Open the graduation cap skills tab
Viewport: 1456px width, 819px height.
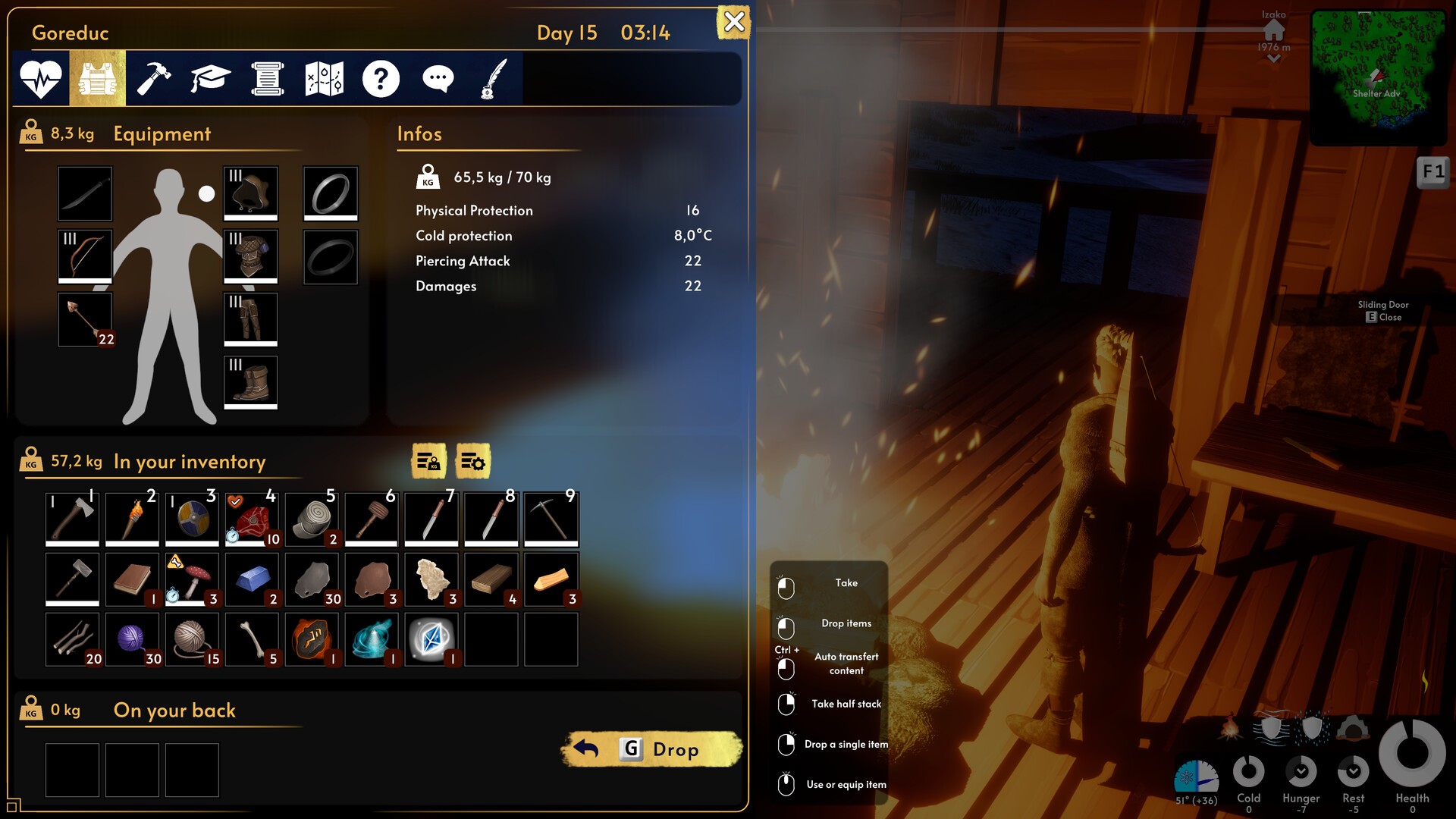[210, 78]
